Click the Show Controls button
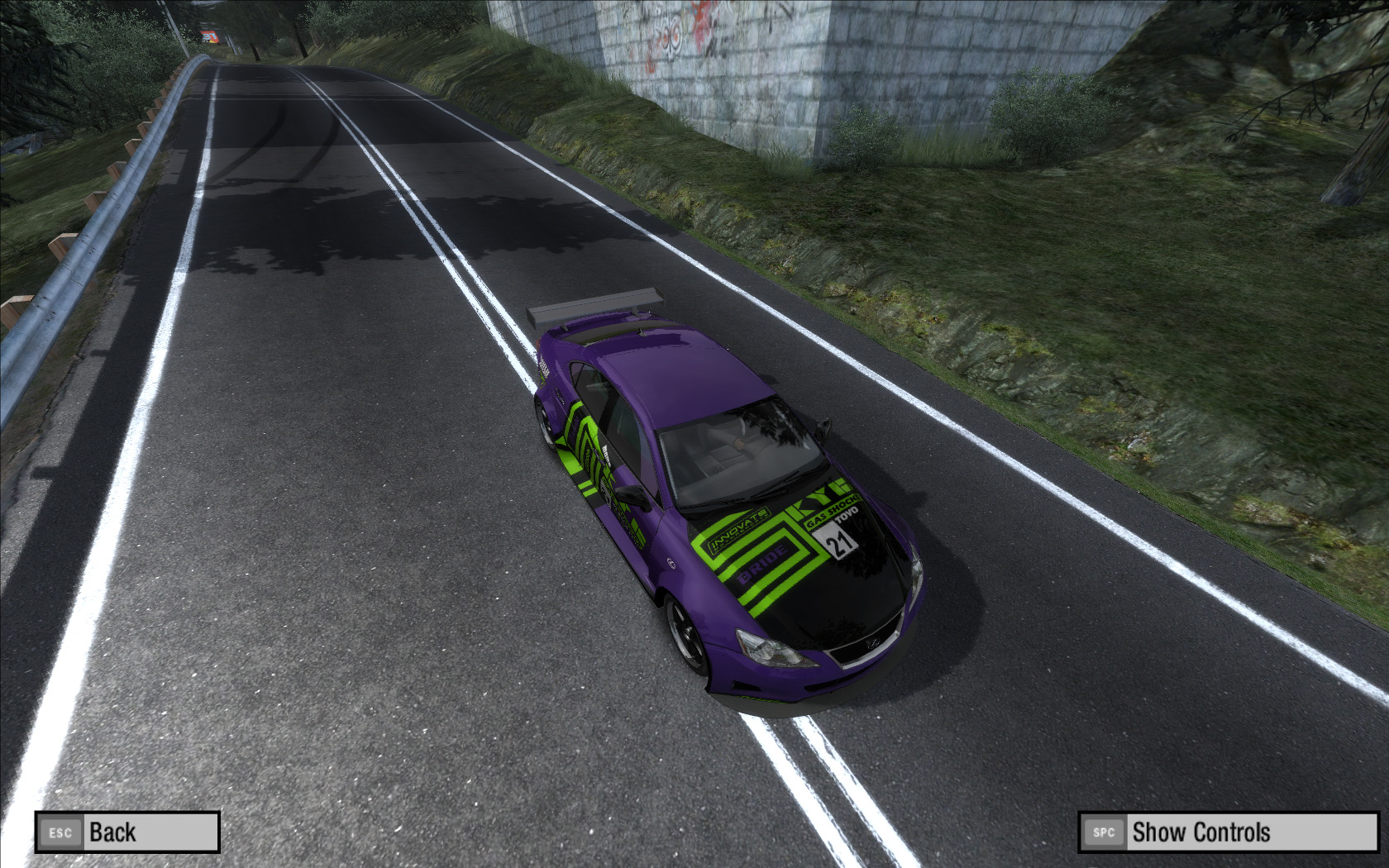 pos(1229,832)
